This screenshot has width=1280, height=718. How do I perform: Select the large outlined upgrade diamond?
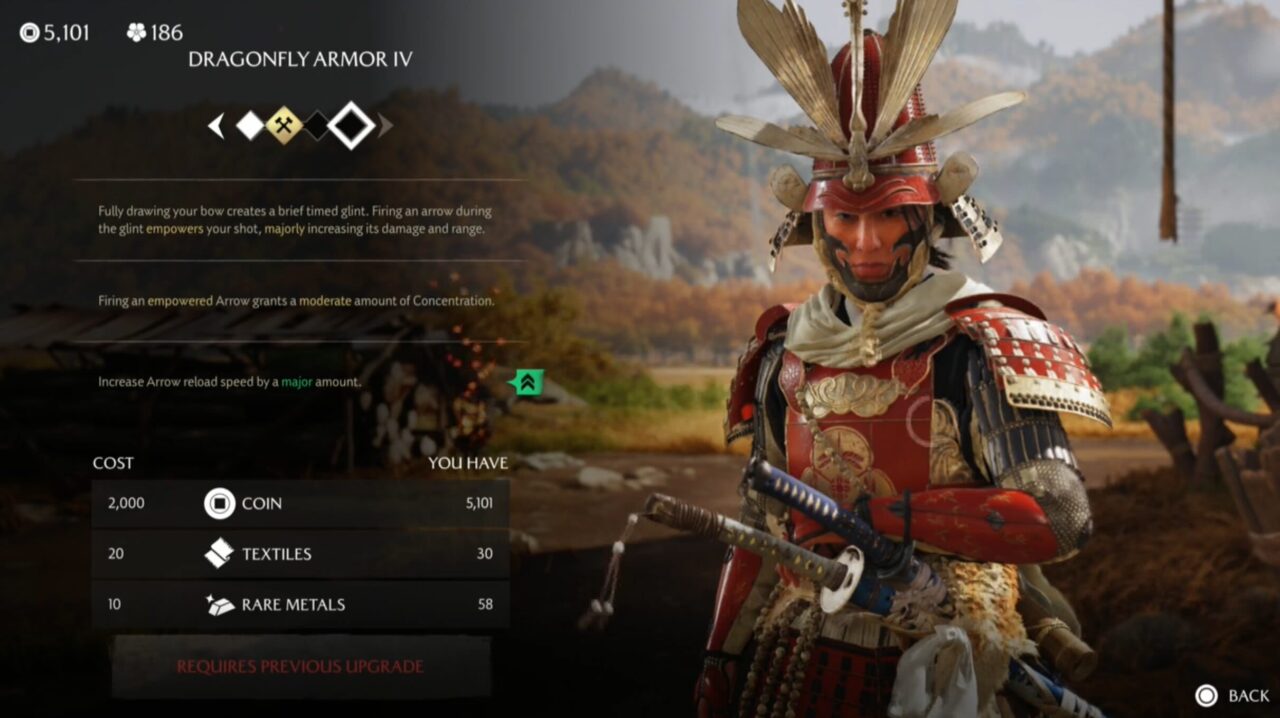[x=351, y=126]
